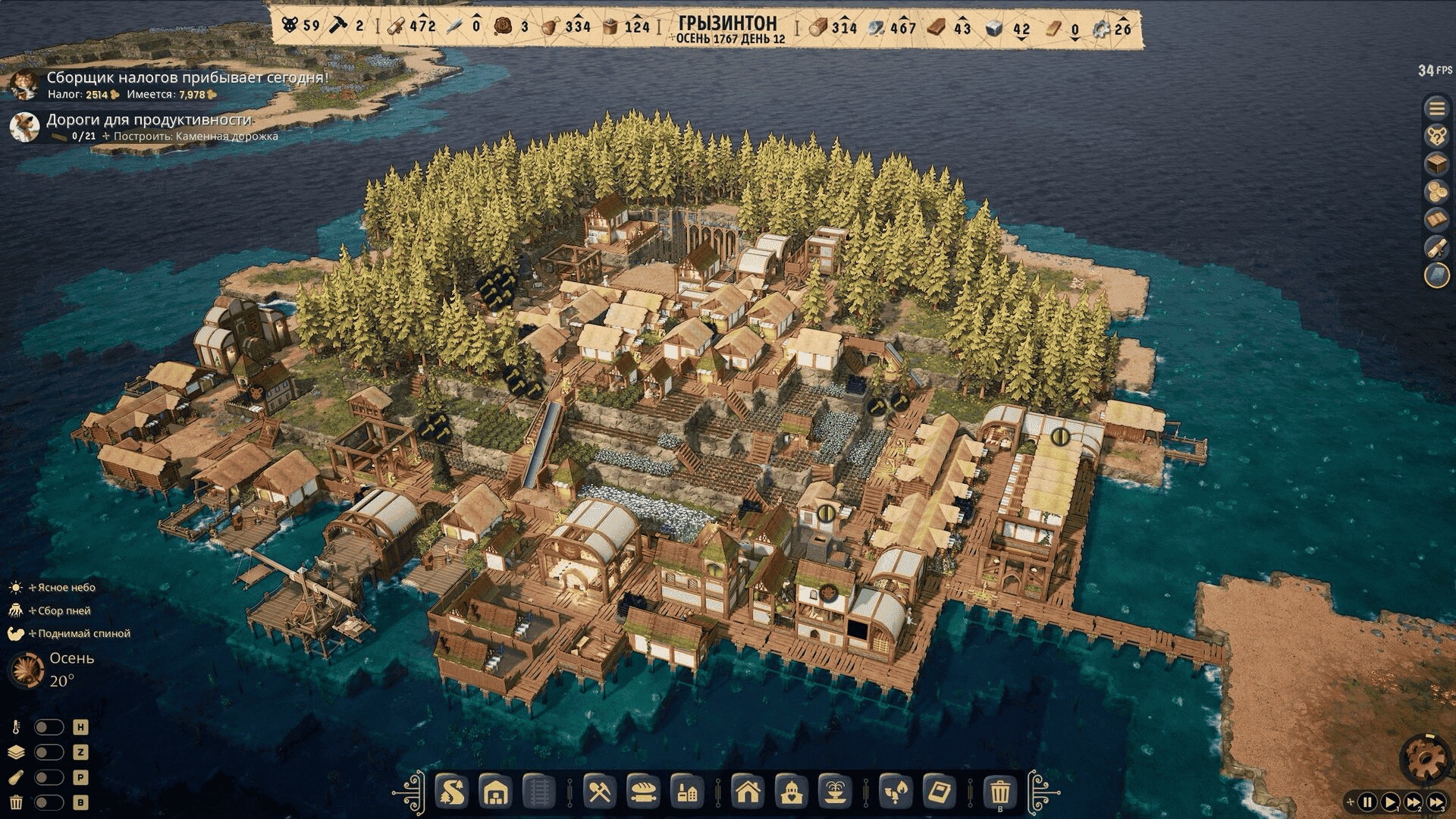Viewport: 1456px width, 819px height.
Task: Set game speed to fastest triple arrow
Action: click(x=1436, y=802)
